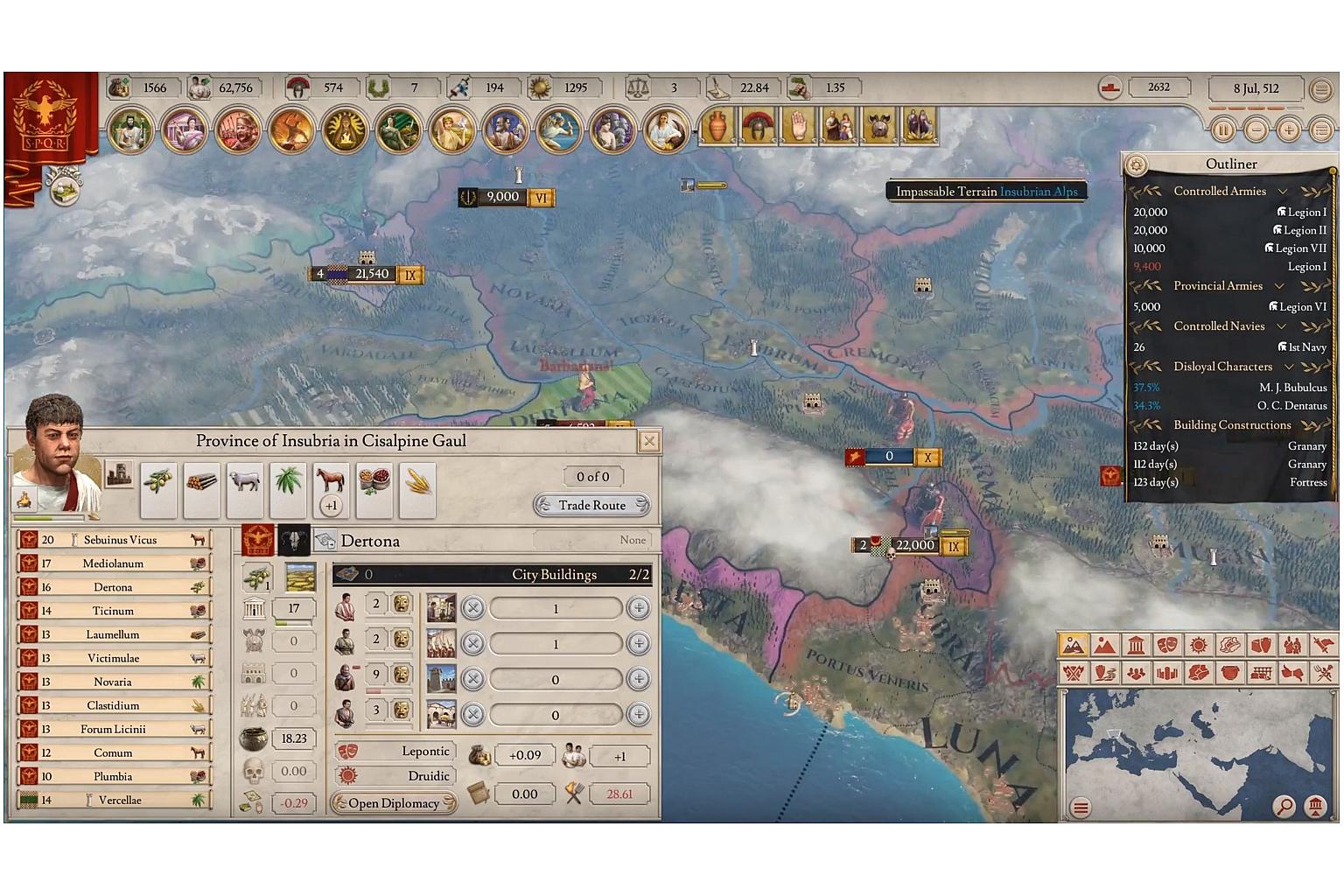Close the Province of Insubria panel

(x=648, y=441)
